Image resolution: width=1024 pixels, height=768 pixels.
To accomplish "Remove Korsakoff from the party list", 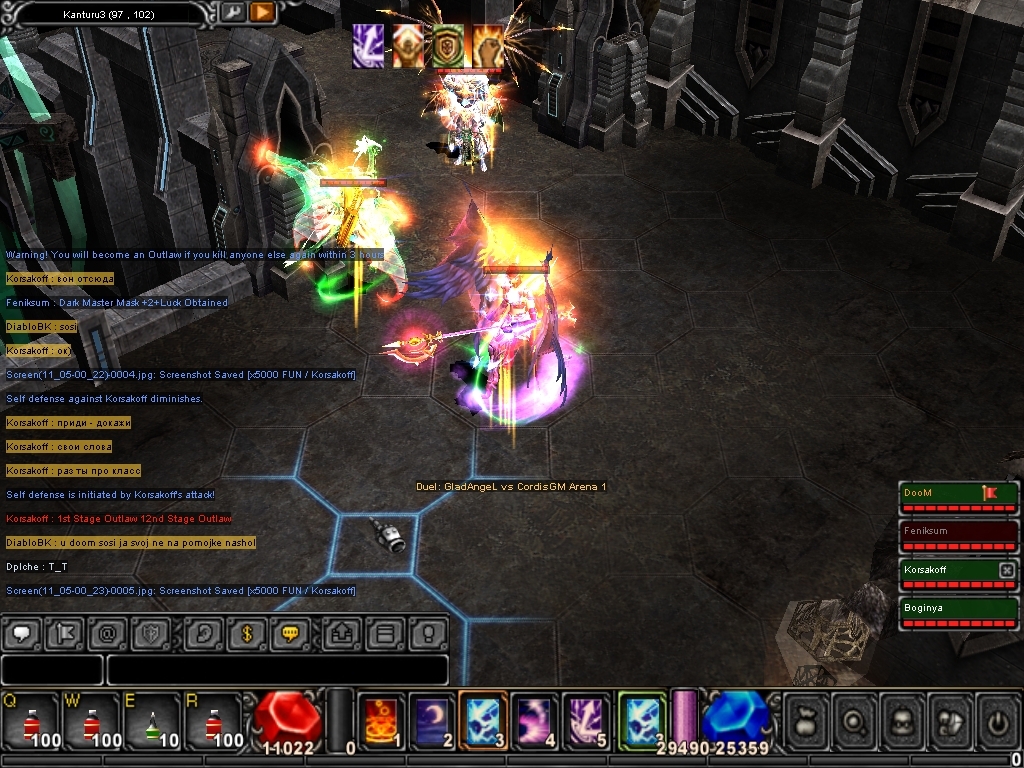I will tap(1006, 570).
